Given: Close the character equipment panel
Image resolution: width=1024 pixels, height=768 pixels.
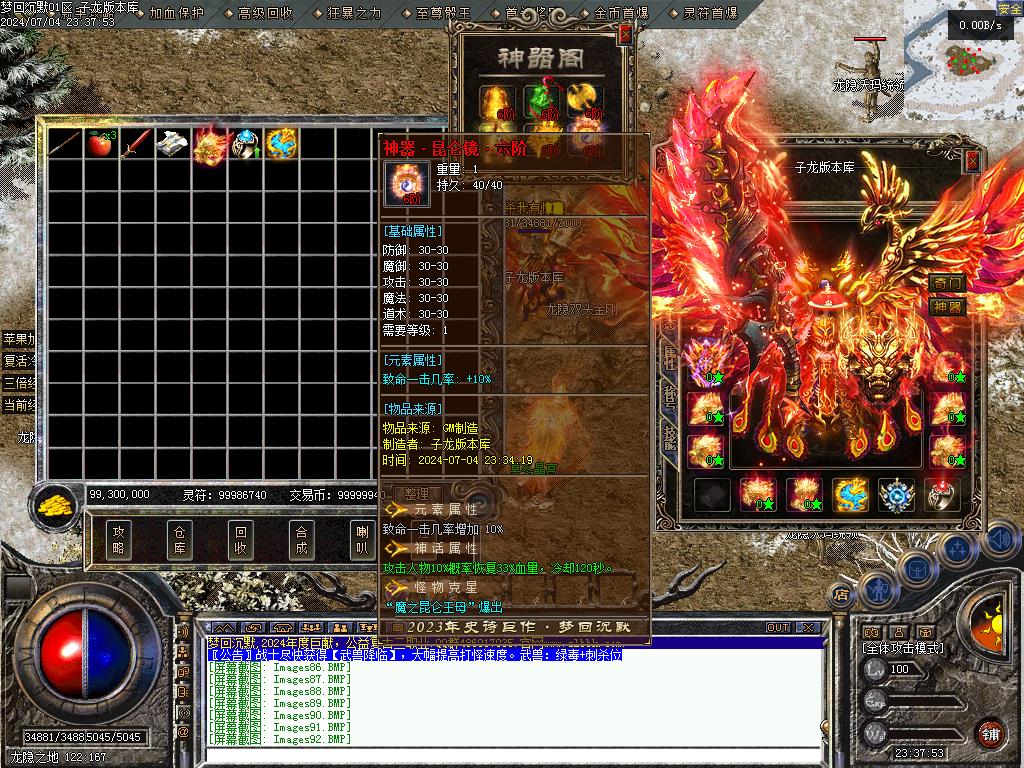Looking at the screenshot, I should [972, 161].
